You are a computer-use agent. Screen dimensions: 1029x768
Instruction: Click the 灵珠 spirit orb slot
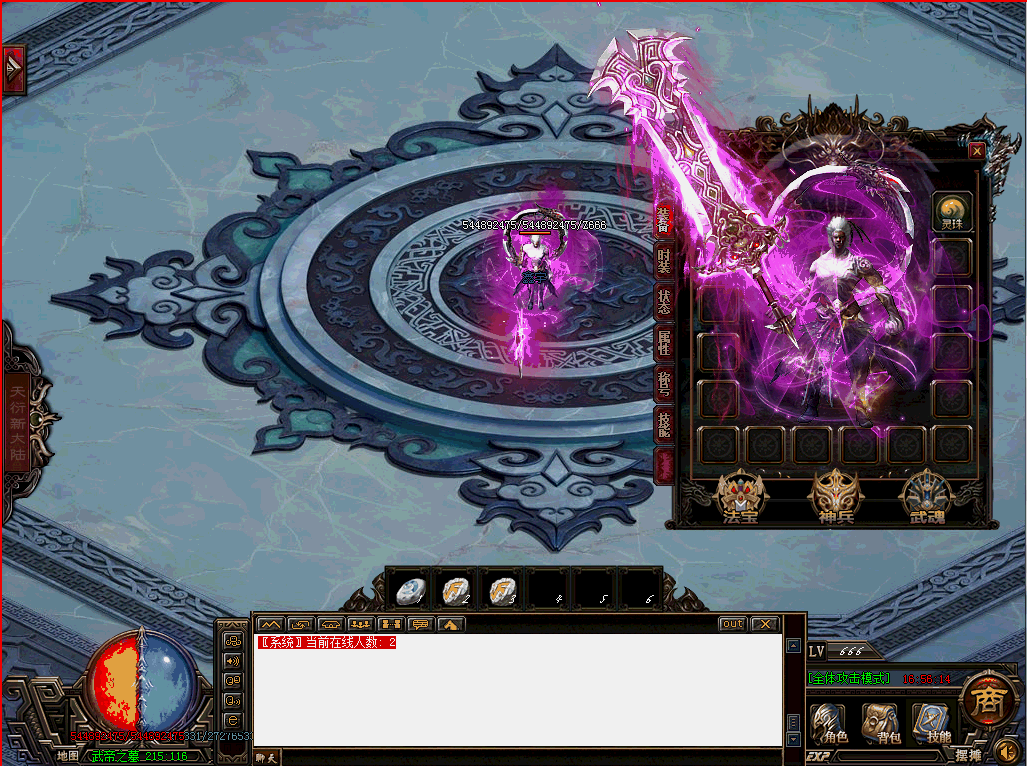coord(952,211)
